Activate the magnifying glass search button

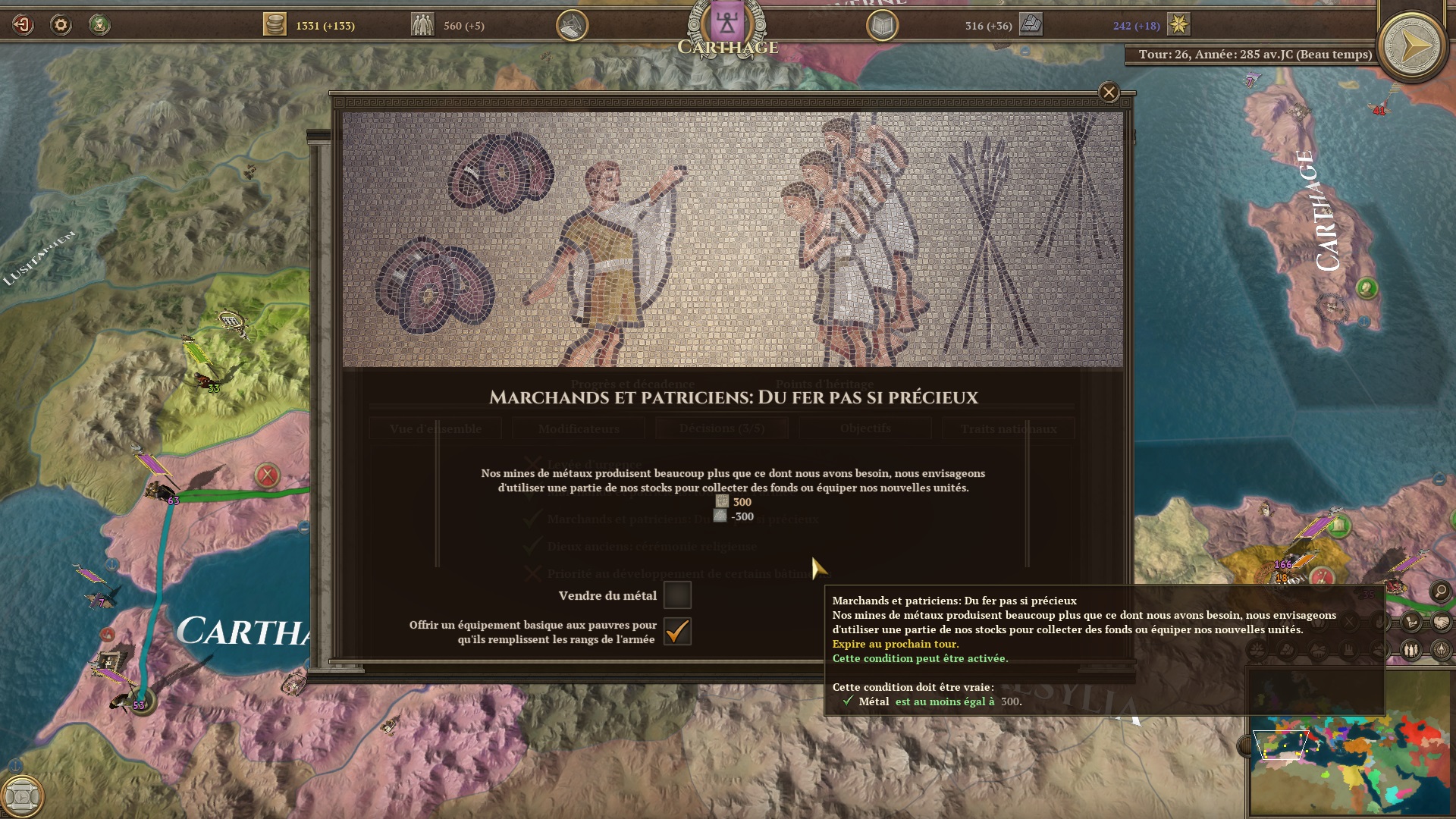tap(1440, 591)
